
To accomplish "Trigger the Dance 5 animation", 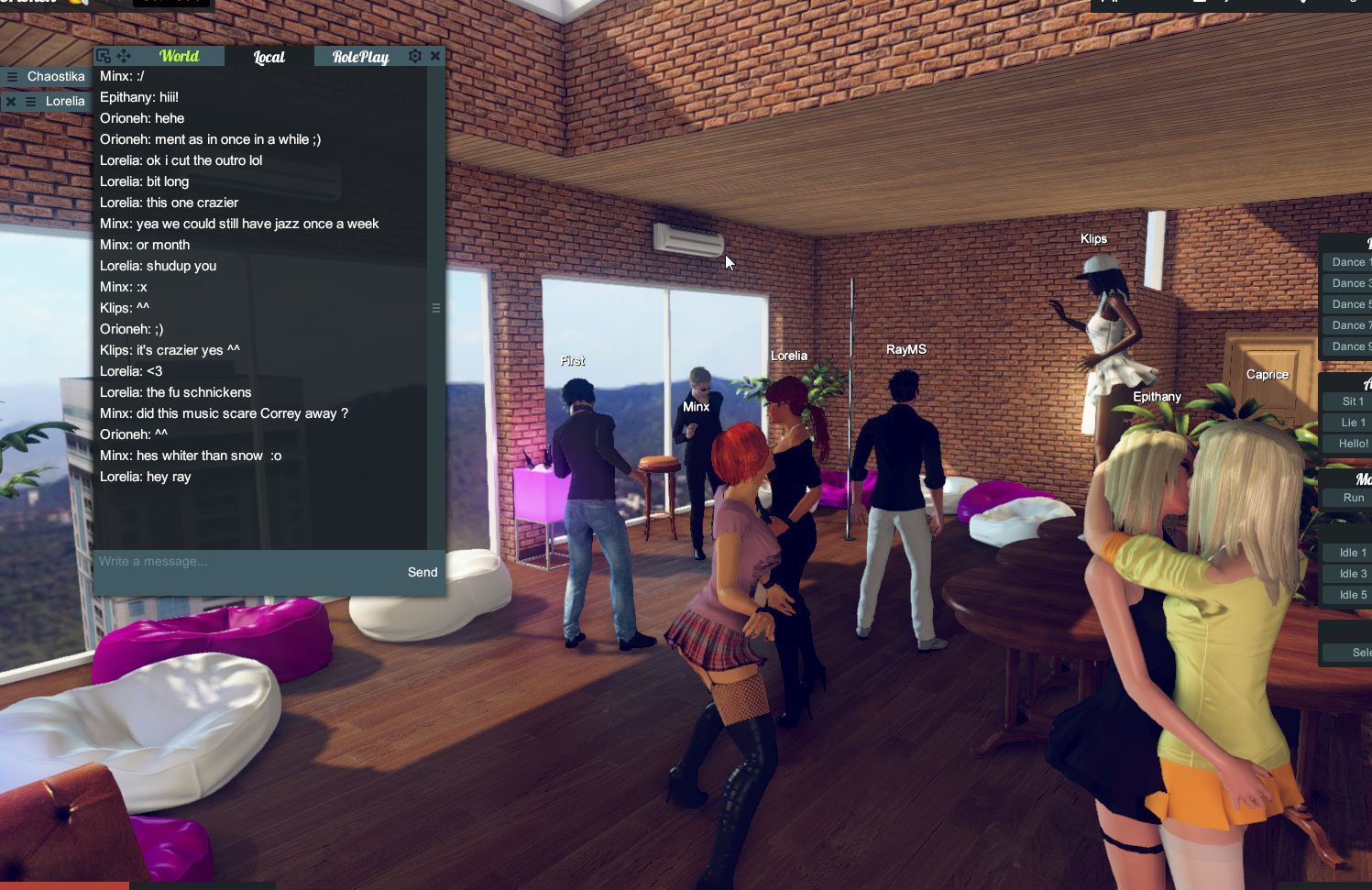I will click(x=1347, y=304).
